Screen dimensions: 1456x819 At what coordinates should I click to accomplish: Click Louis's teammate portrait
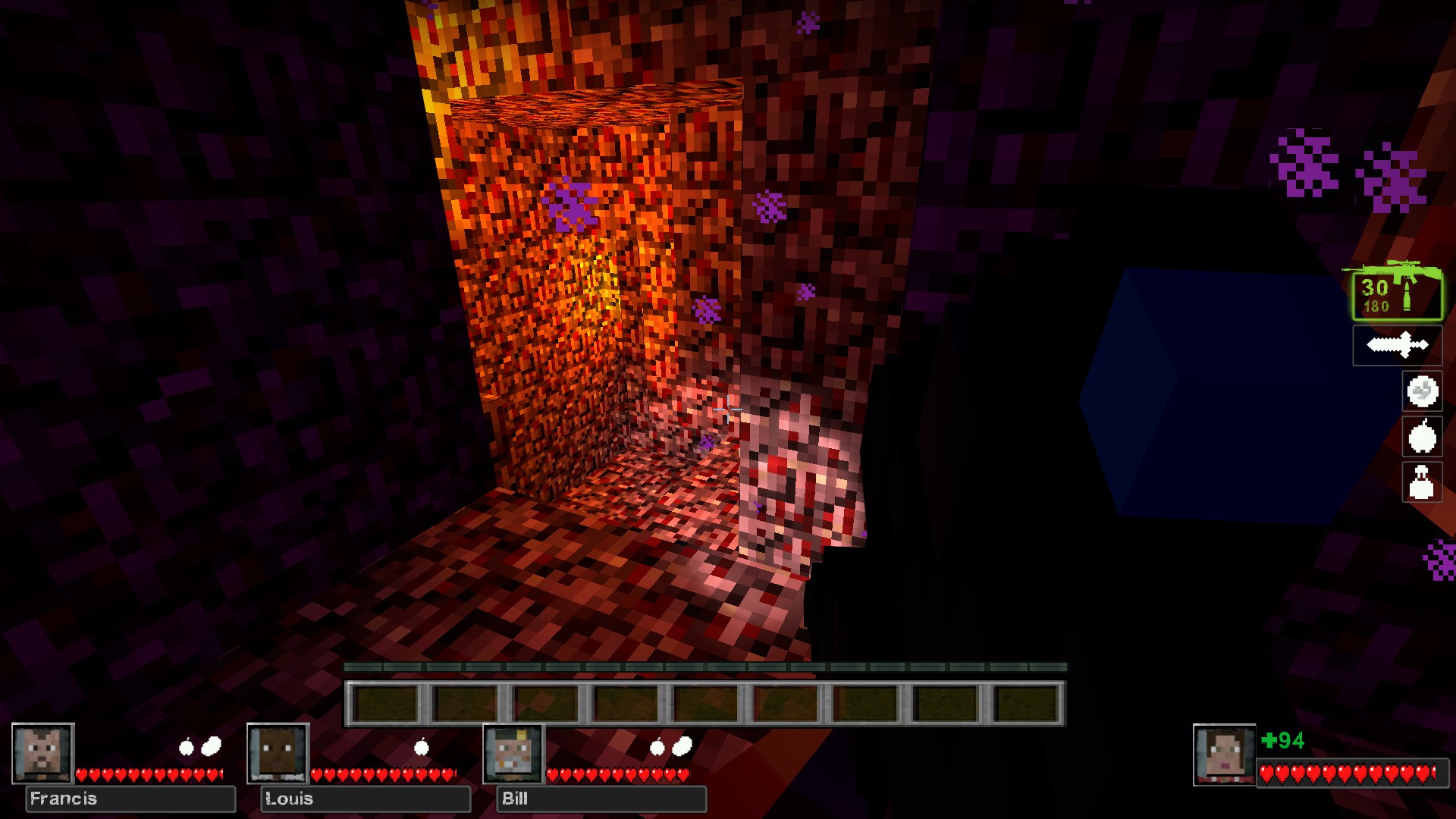coord(278,753)
